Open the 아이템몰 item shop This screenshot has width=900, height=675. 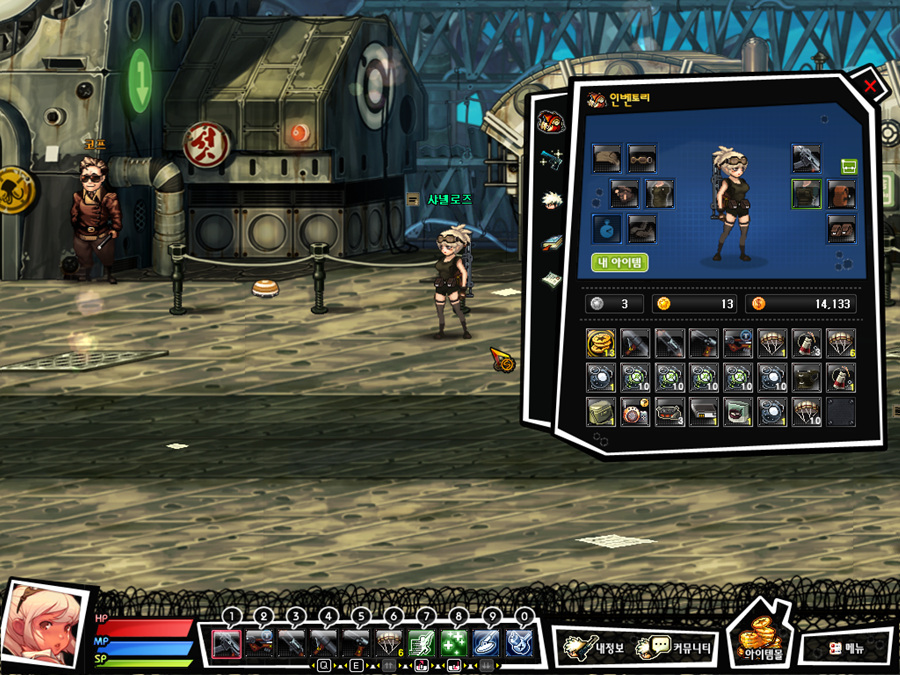pos(763,640)
